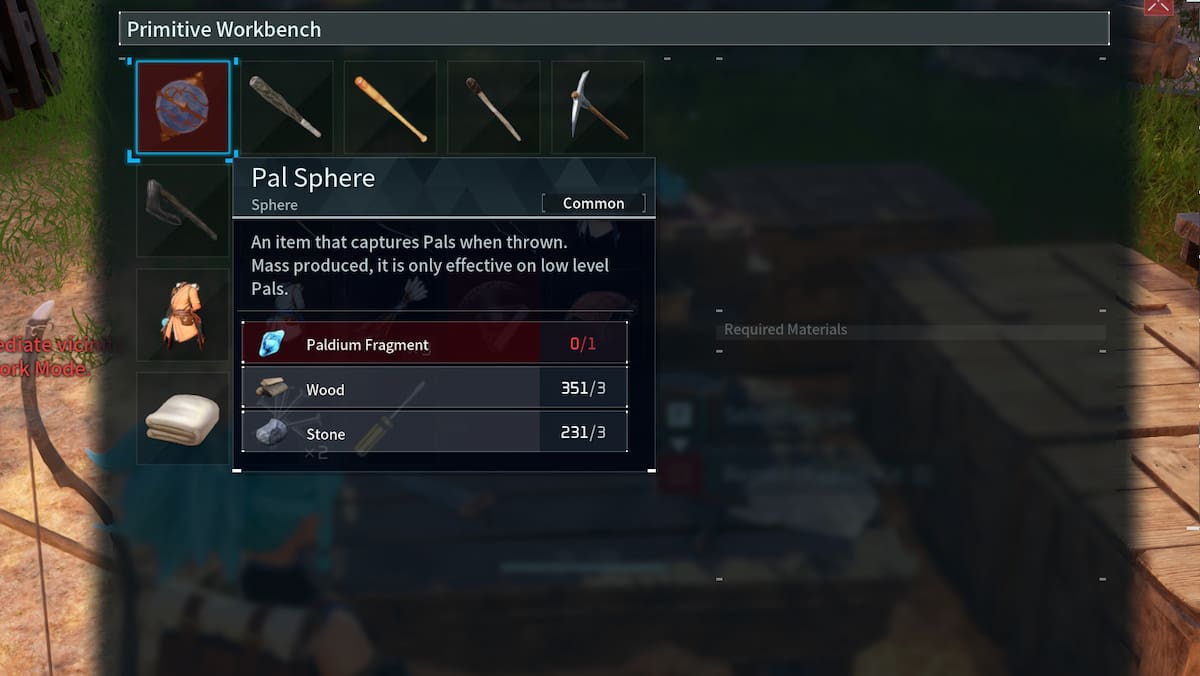Choose the stone axe recipe
This screenshot has height=676, width=1200.
(183, 211)
